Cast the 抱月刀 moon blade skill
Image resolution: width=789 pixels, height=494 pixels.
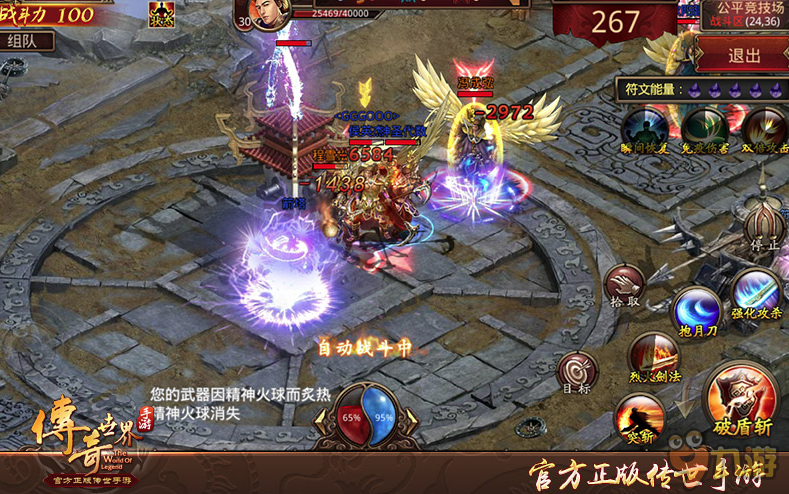pos(696,310)
